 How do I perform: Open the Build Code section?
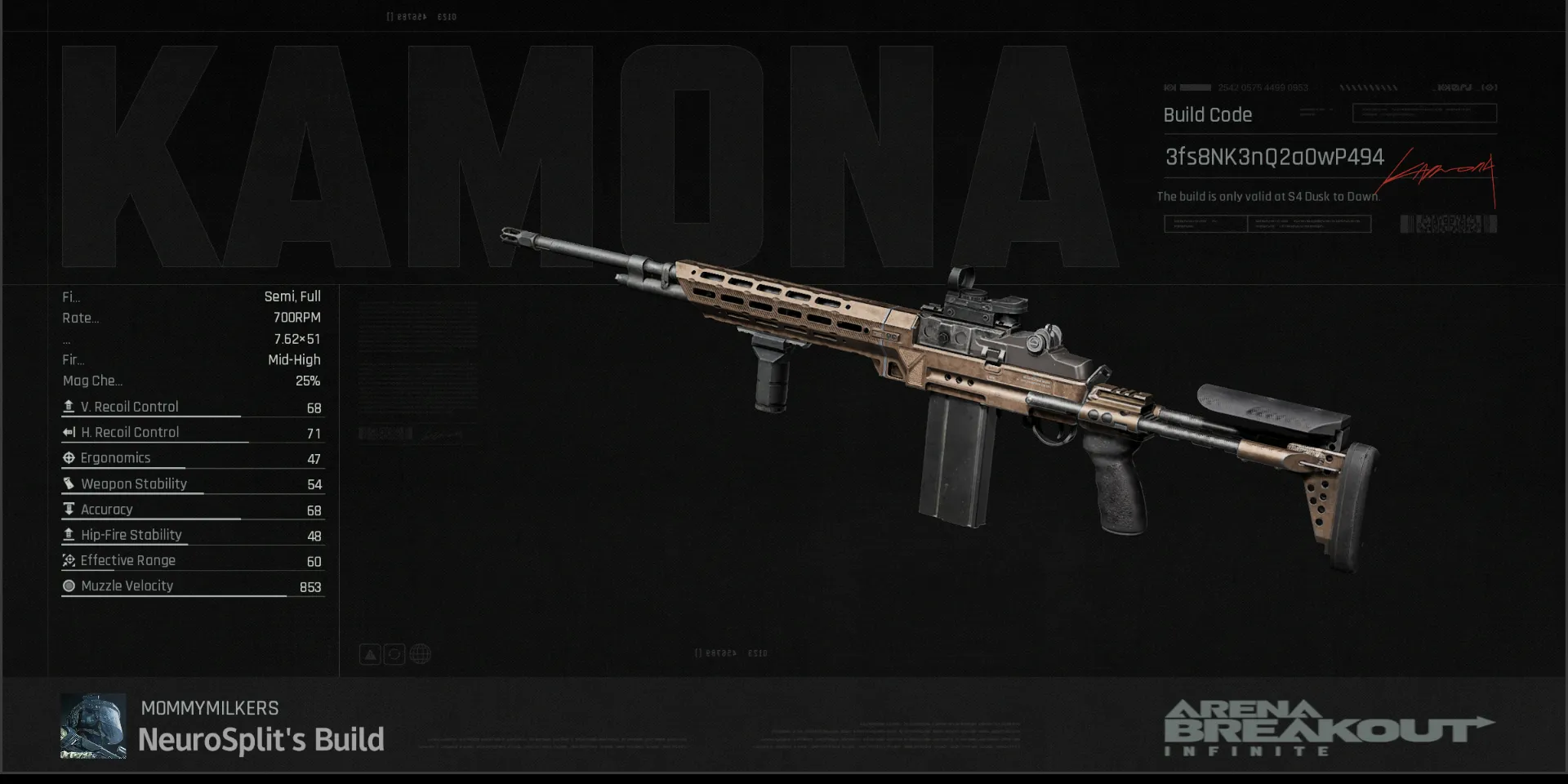[1207, 115]
